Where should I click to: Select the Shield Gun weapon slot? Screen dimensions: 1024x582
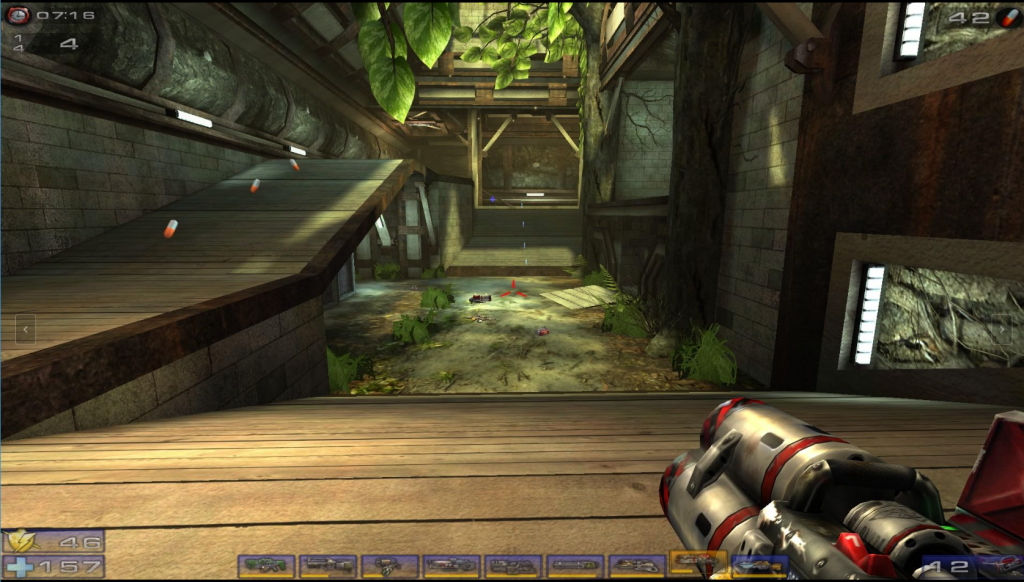[x=266, y=566]
